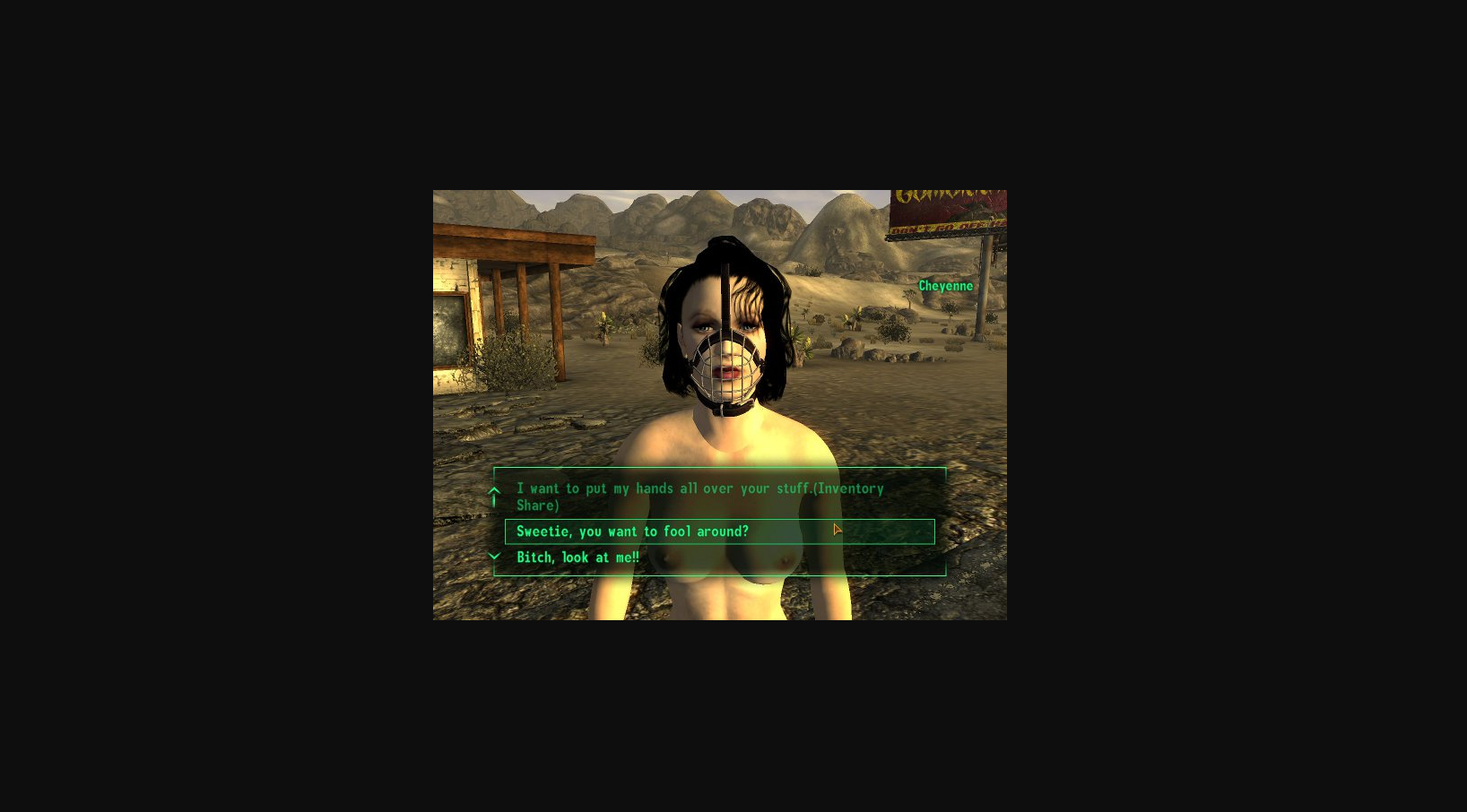Click Cheyenne's dark hair
Viewport: 1467px width, 812px height.
(681, 287)
